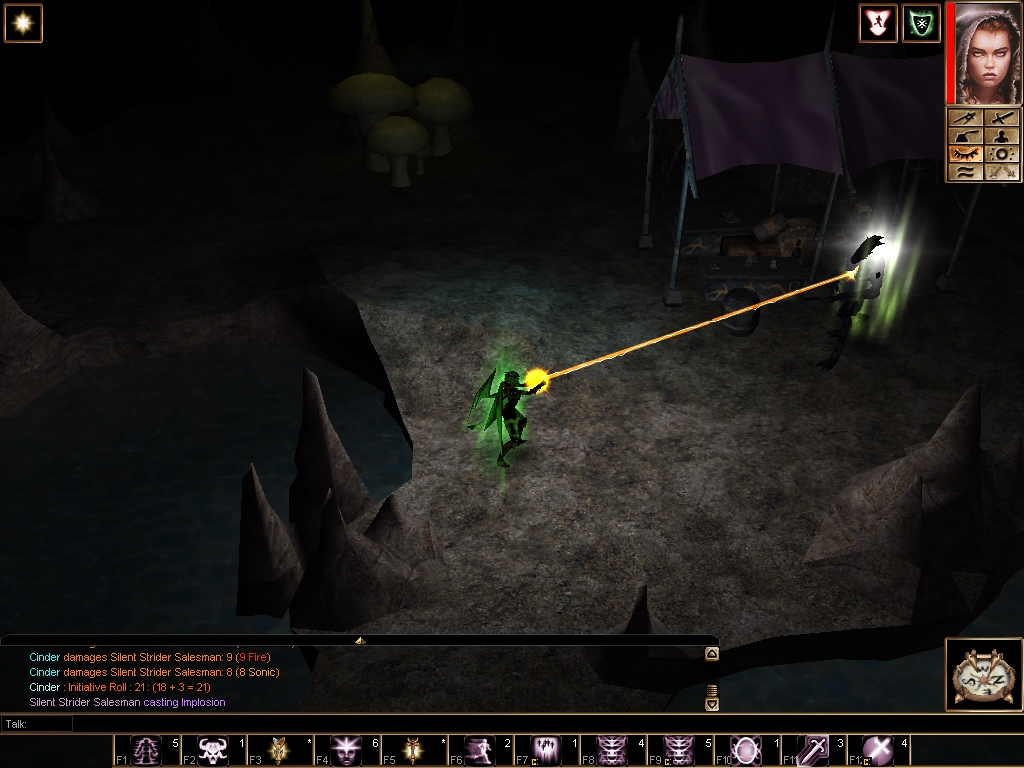Click the running figure status effect icon
The image size is (1024, 768).
click(877, 23)
